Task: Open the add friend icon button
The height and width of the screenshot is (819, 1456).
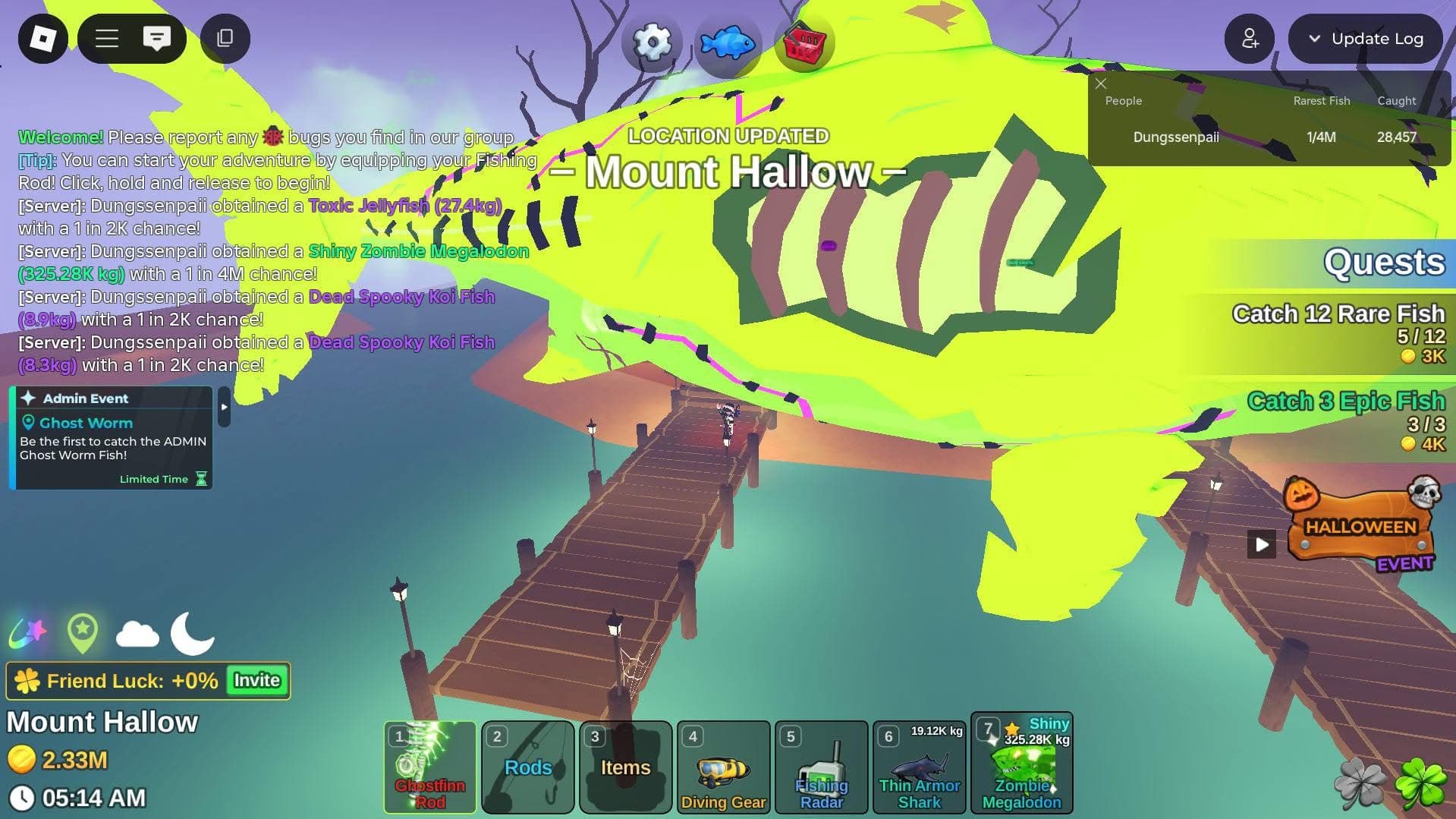Action: 1249,39
